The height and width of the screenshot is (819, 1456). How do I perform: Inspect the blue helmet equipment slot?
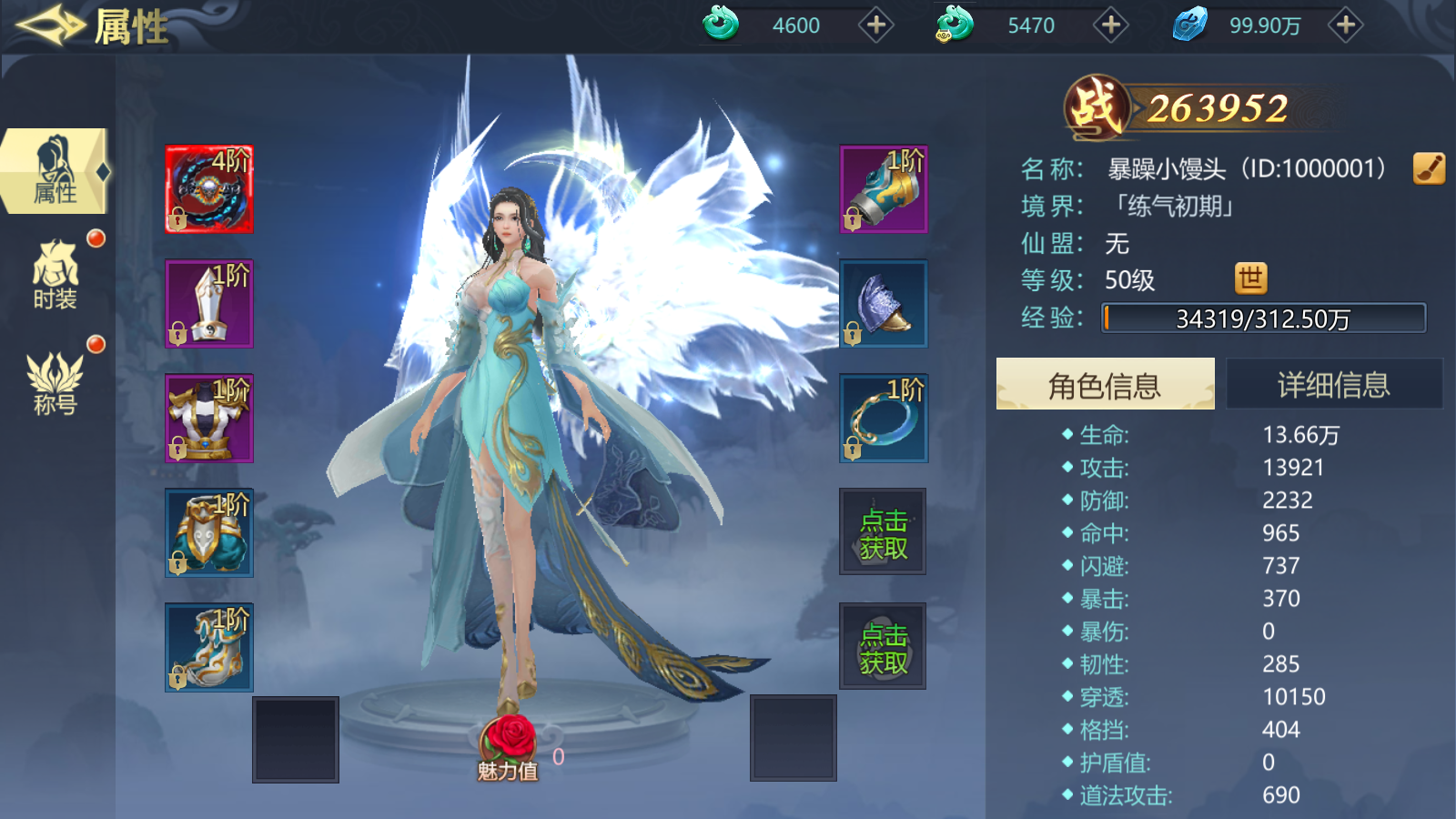(x=883, y=304)
